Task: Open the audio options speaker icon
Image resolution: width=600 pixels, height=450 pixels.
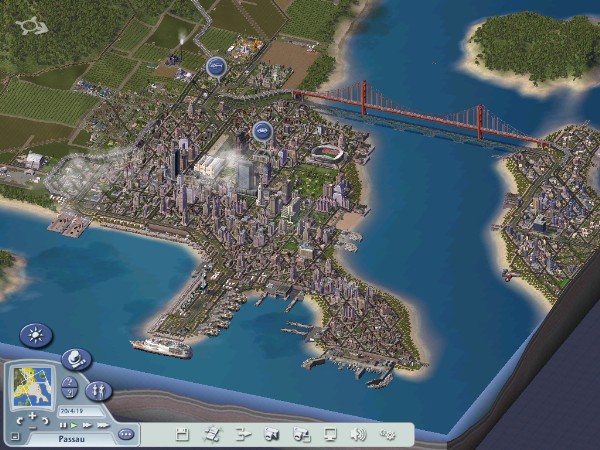Action: [358, 434]
